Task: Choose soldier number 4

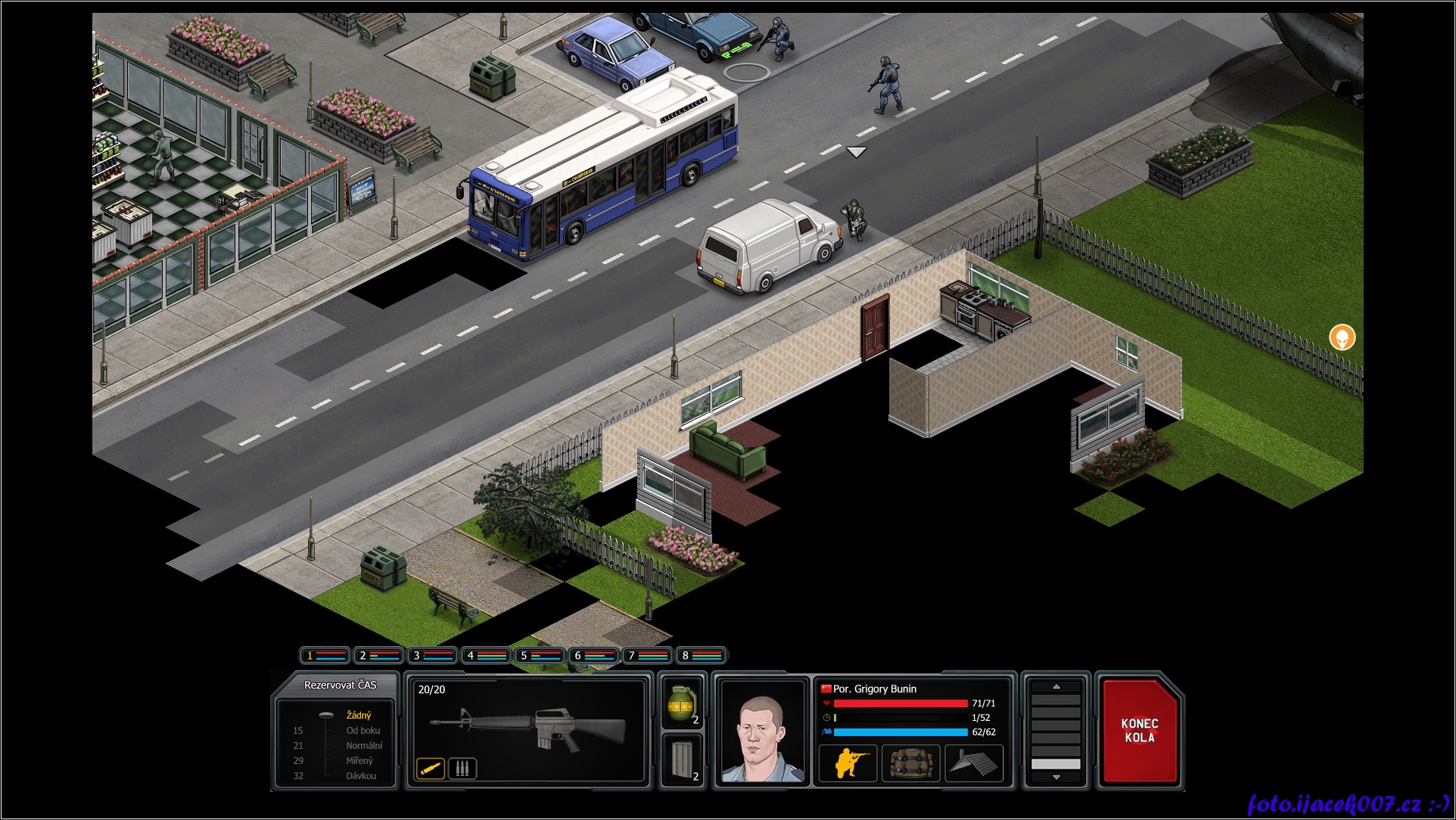Action: [x=486, y=655]
